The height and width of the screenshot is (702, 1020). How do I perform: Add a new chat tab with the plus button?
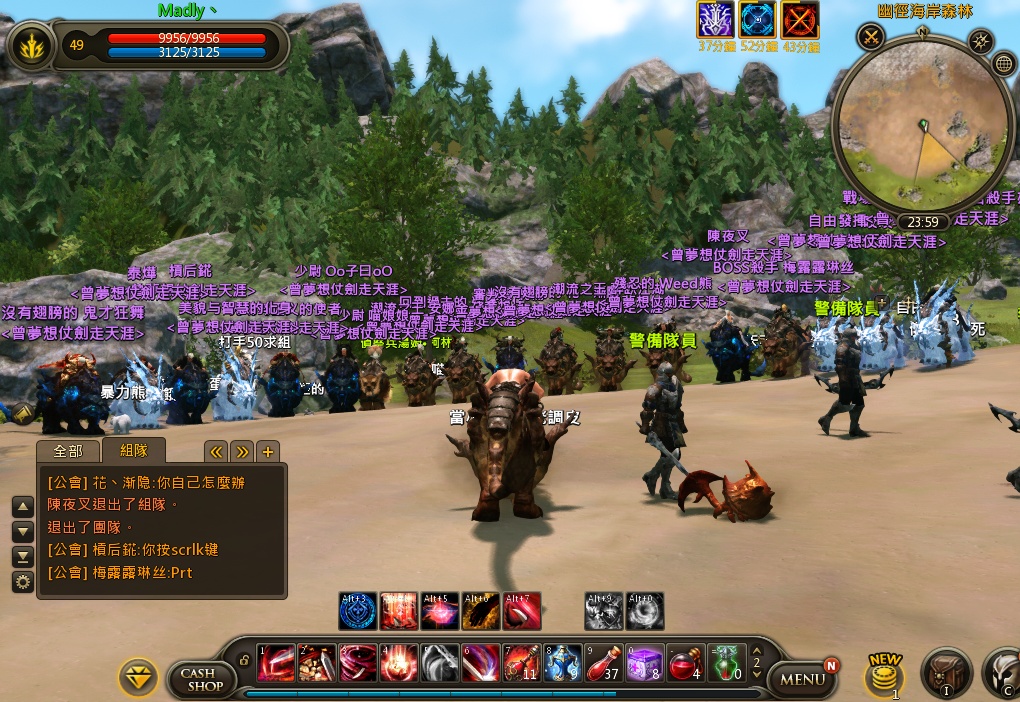click(x=268, y=451)
